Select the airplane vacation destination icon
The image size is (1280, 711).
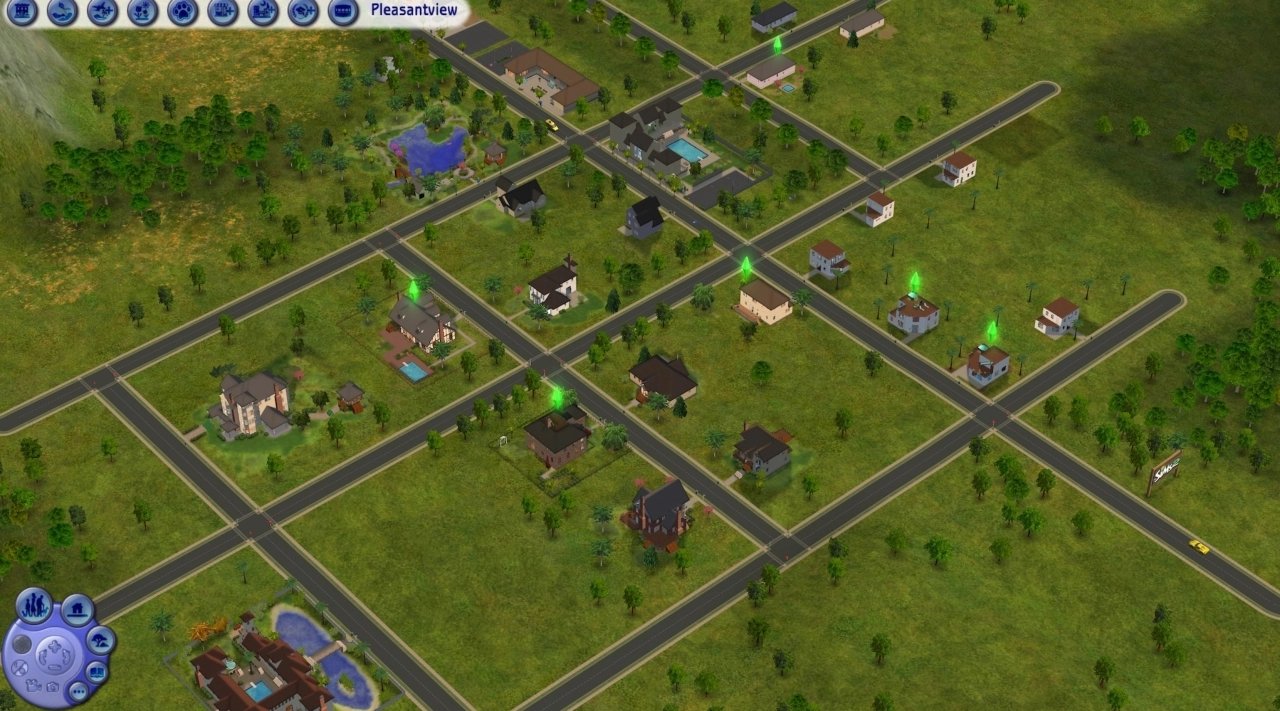tap(102, 12)
